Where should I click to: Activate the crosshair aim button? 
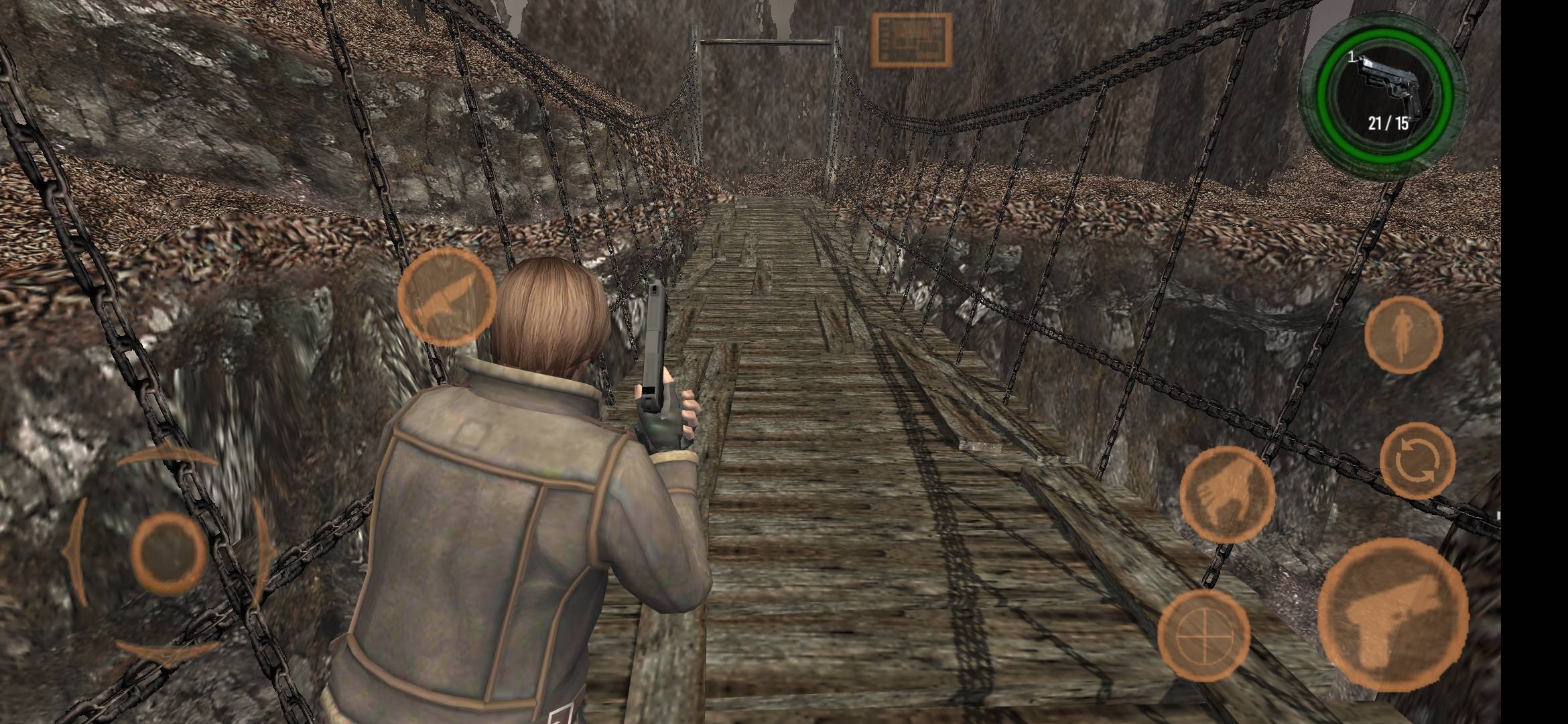coord(1203,634)
